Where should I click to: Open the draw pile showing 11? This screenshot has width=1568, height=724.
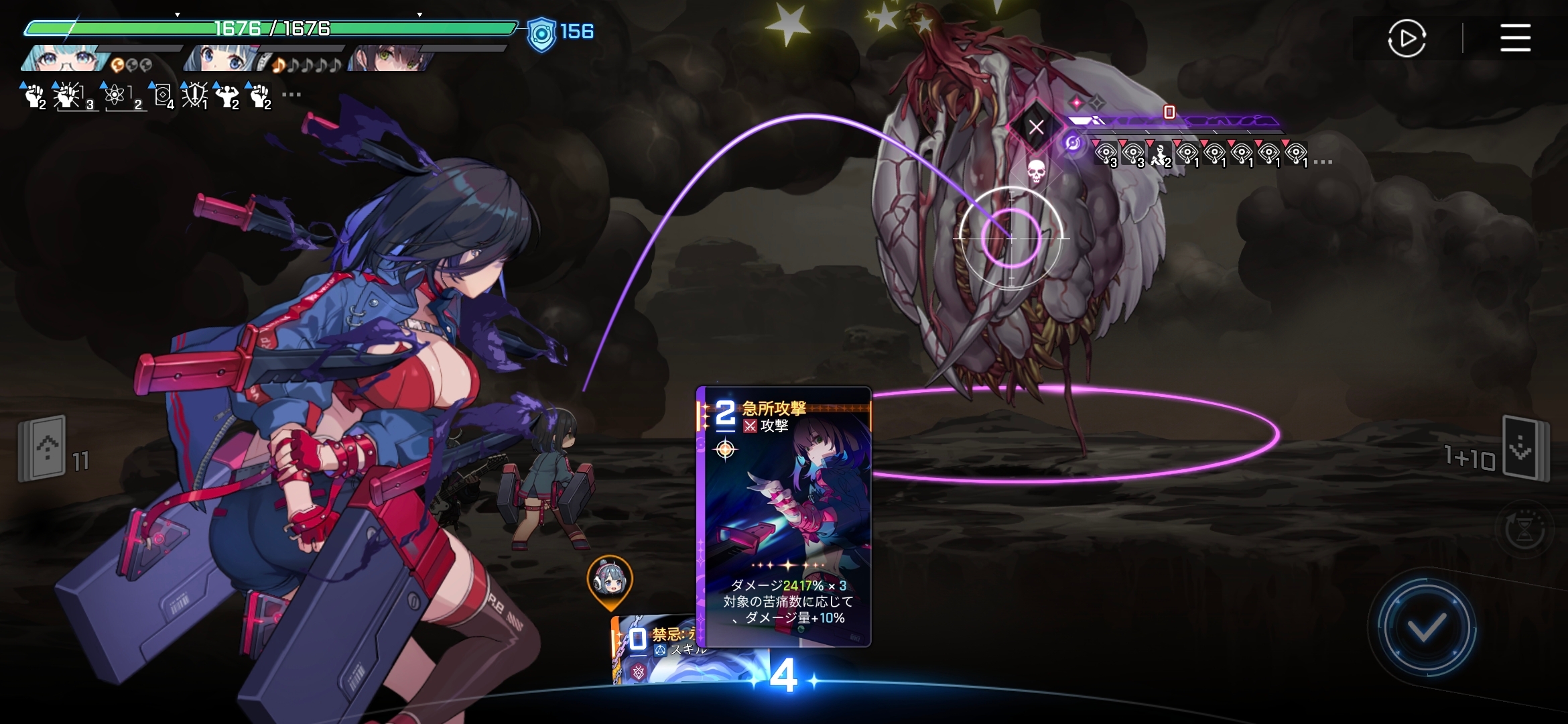(43, 448)
